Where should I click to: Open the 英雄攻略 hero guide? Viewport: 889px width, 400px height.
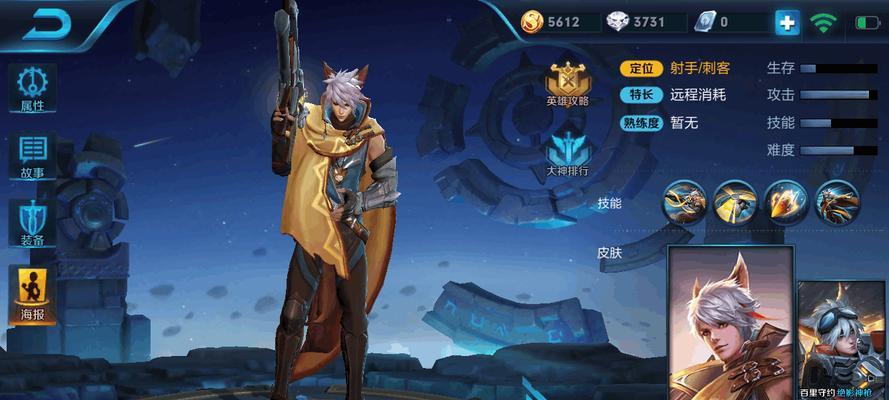[x=567, y=84]
